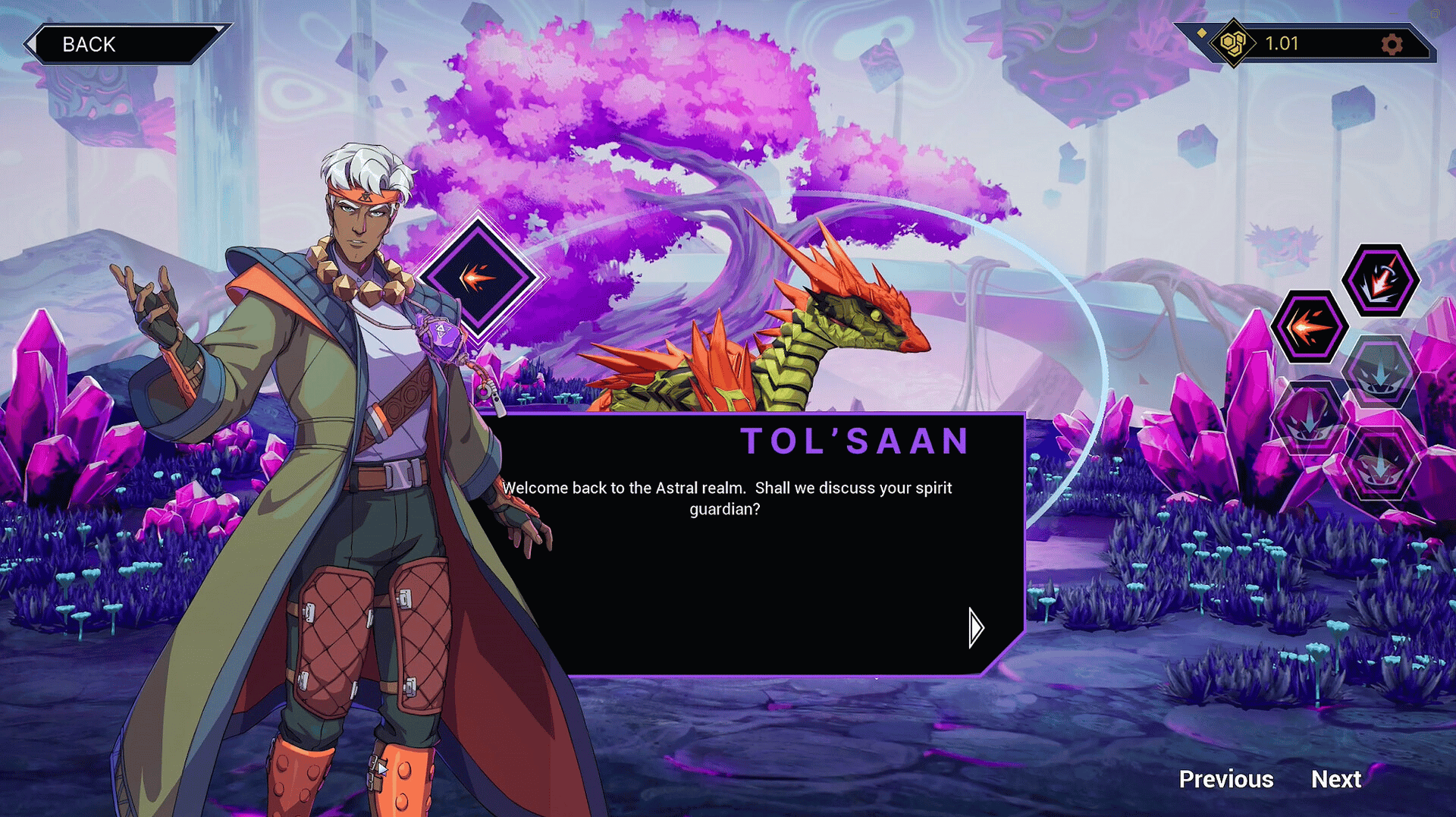Open settings via the gear icon
Viewport: 1456px width, 817px height.
[1392, 44]
